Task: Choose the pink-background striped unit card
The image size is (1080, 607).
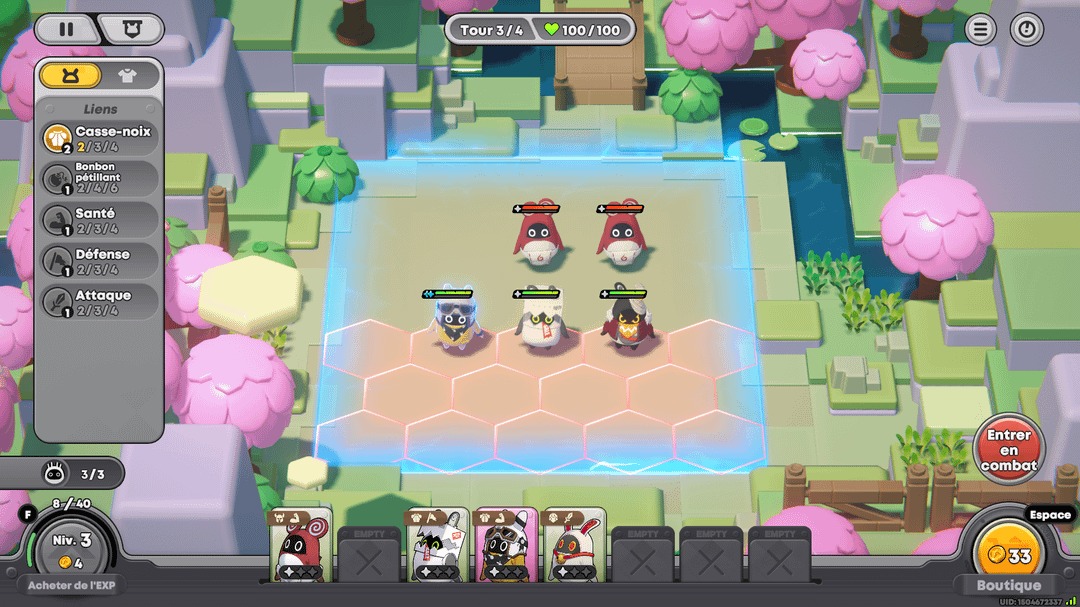Action: (505, 544)
